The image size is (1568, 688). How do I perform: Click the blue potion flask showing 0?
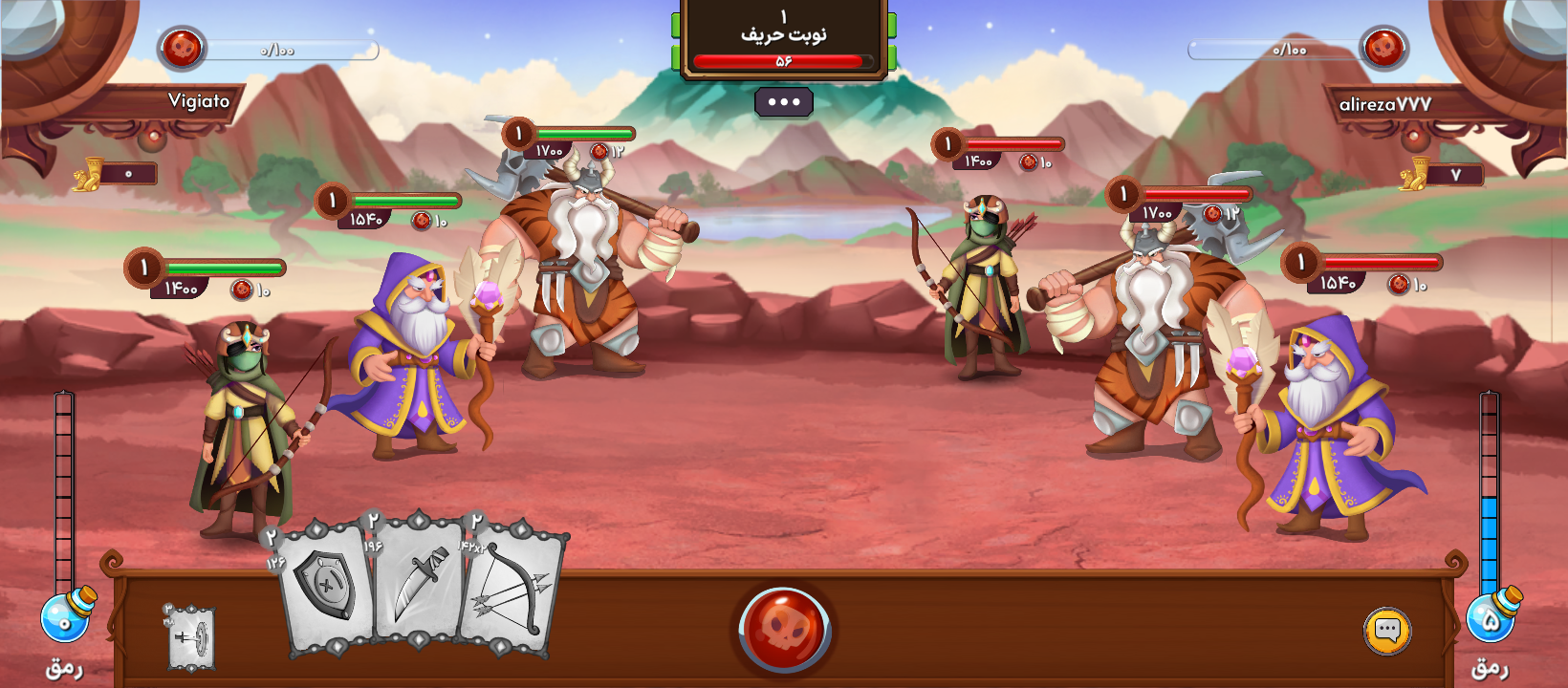click(x=67, y=616)
